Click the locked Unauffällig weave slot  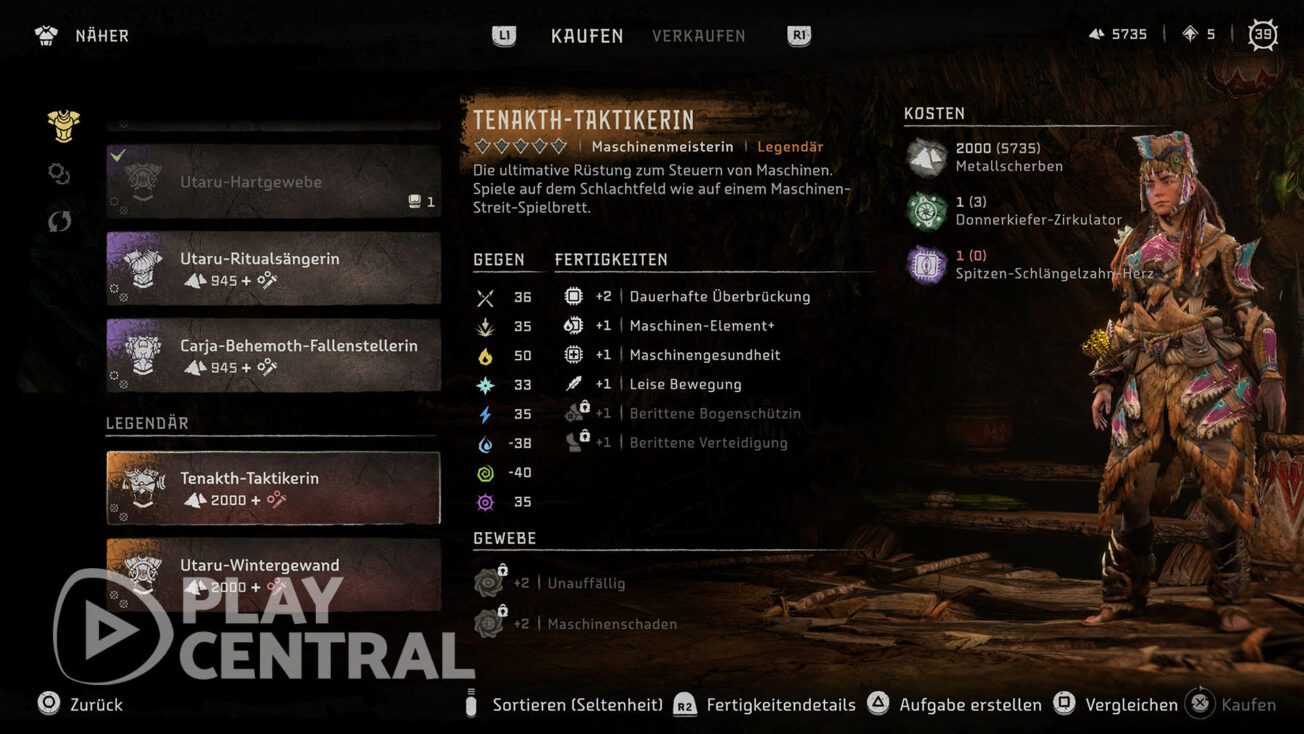coord(489,582)
